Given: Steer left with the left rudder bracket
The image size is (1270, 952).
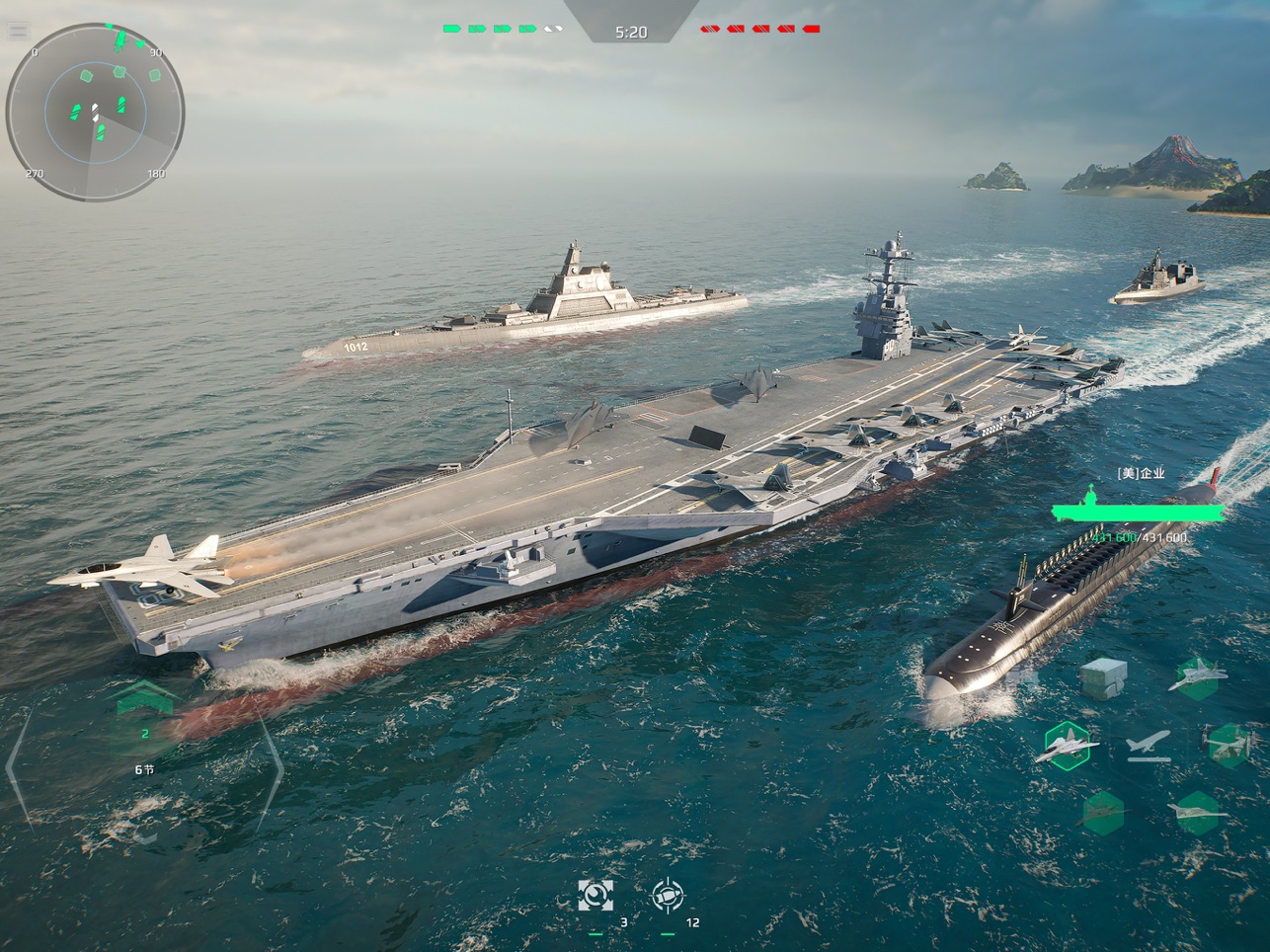Looking at the screenshot, I should 18,767.
